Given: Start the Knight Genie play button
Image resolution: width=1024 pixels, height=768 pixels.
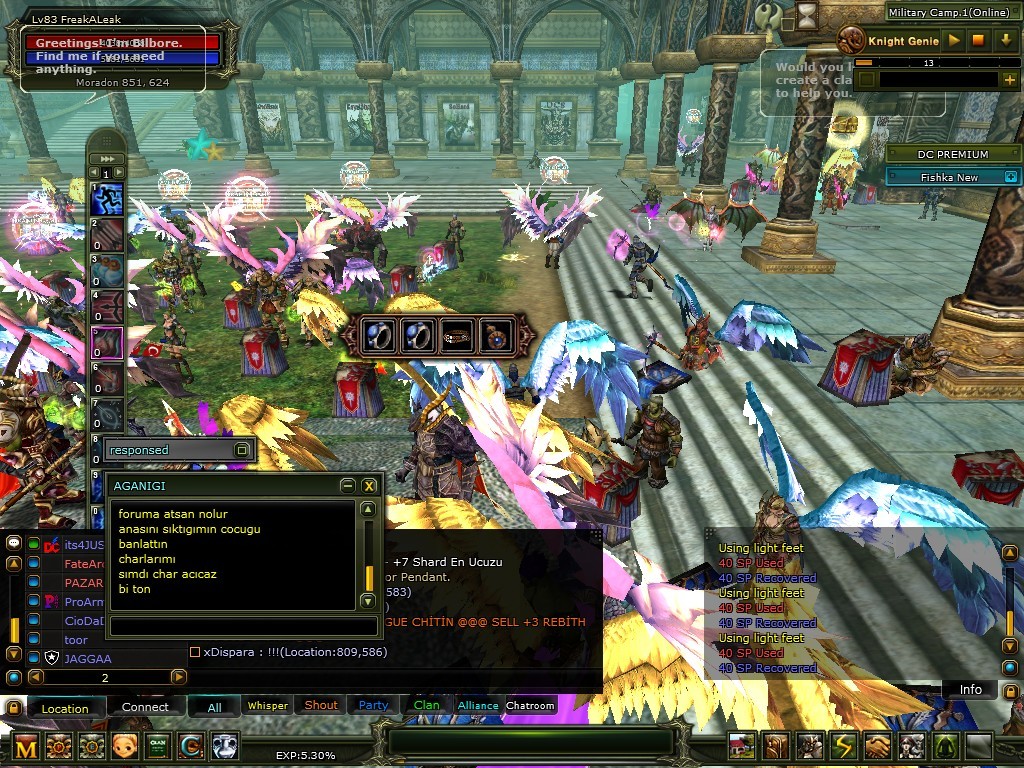Looking at the screenshot, I should [x=955, y=41].
